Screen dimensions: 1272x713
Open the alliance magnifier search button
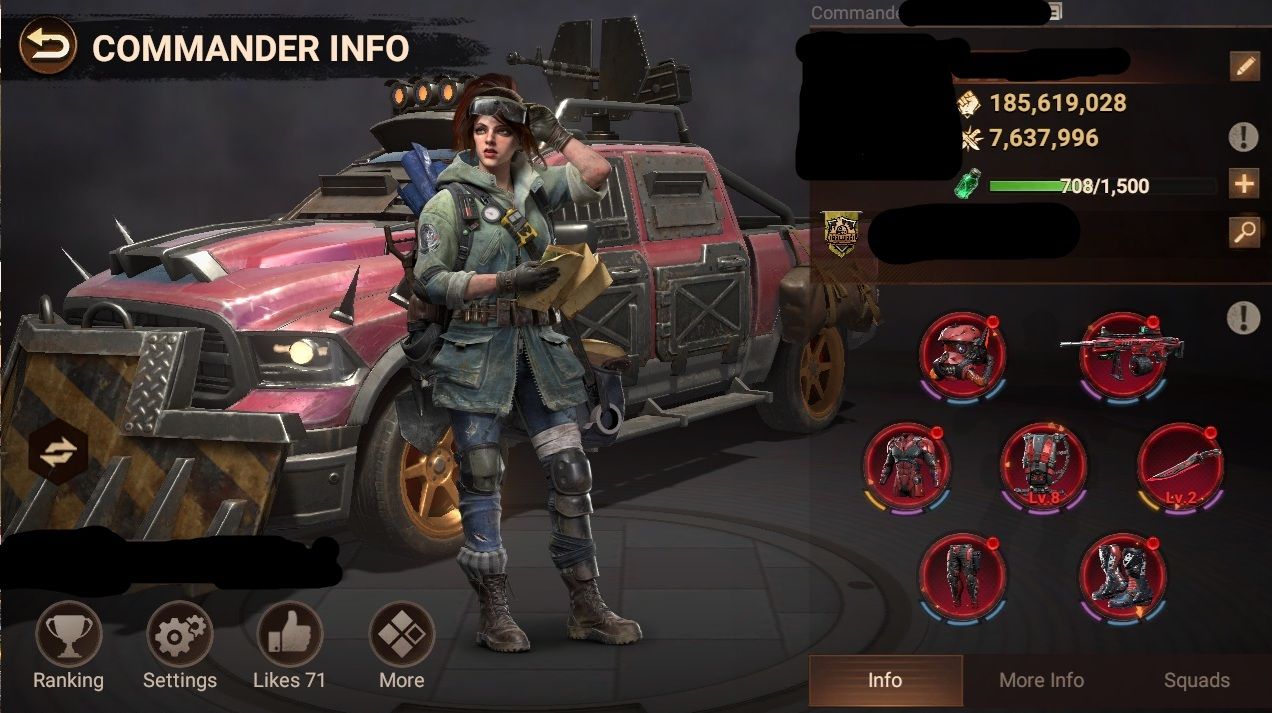[1244, 233]
